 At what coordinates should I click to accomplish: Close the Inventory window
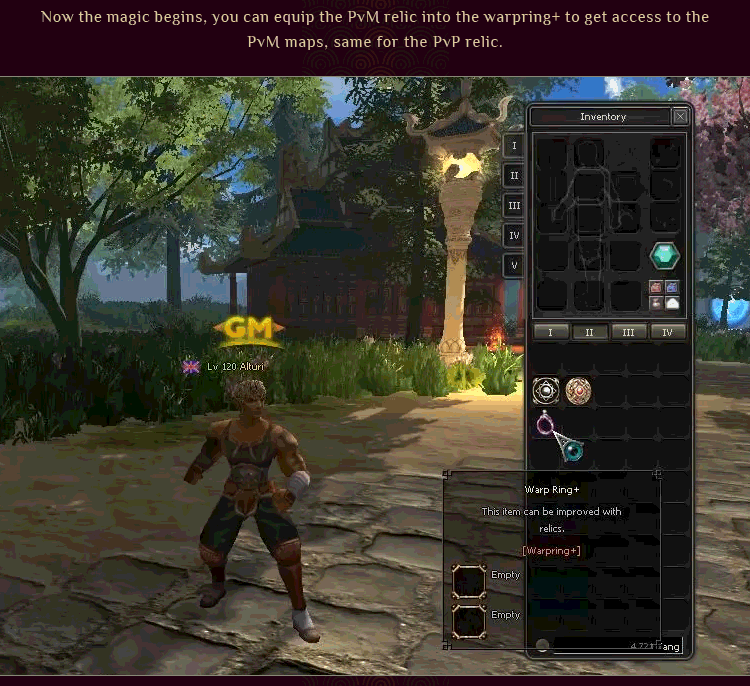coord(680,116)
